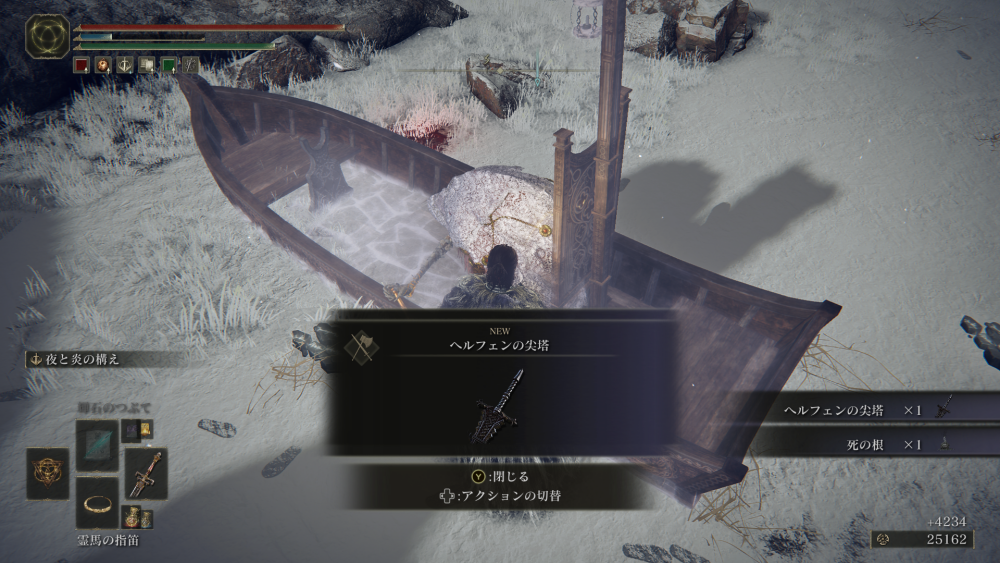Select the right-hand sword weapon slot
1000x563 pixels.
pos(146,473)
